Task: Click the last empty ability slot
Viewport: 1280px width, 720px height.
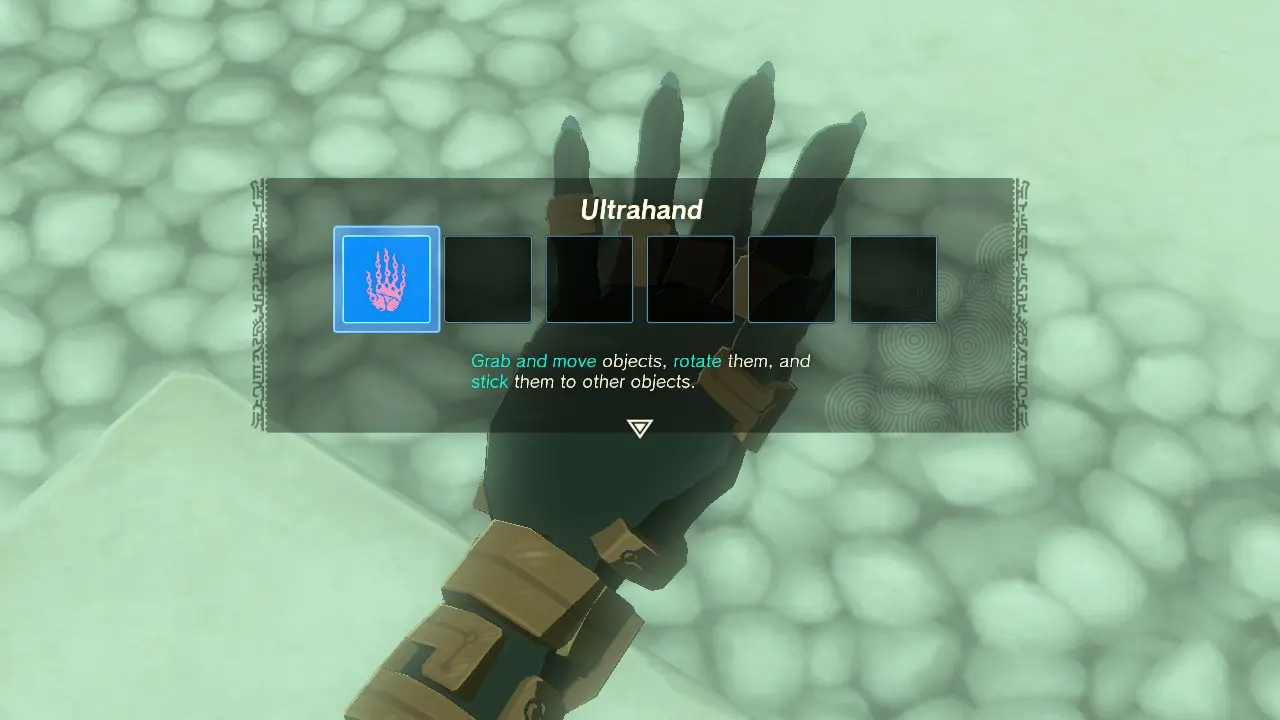Action: [893, 279]
